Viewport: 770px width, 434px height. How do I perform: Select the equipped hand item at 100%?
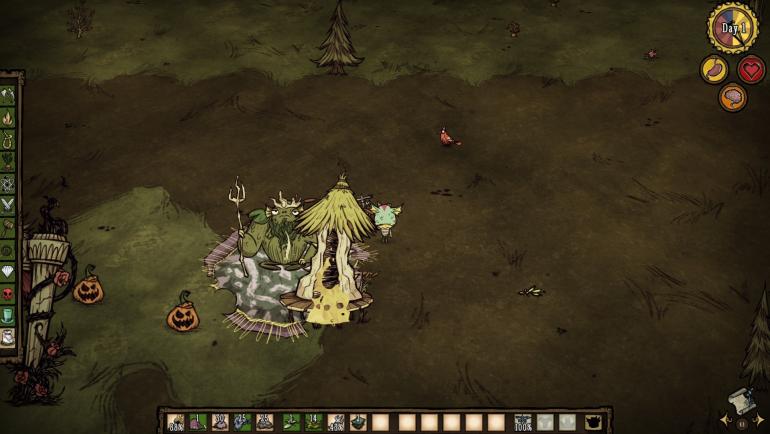(x=522, y=422)
